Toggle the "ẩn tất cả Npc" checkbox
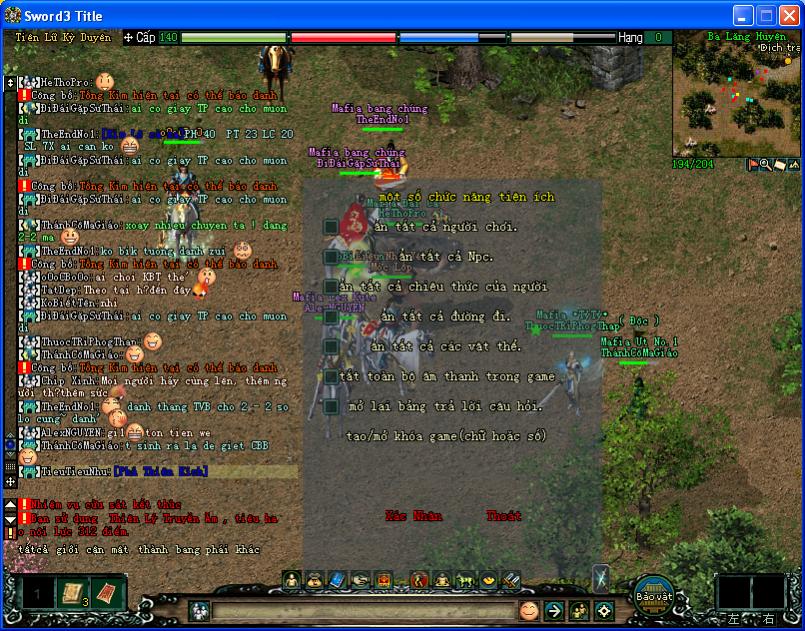The width and height of the screenshot is (805, 631). tap(330, 257)
